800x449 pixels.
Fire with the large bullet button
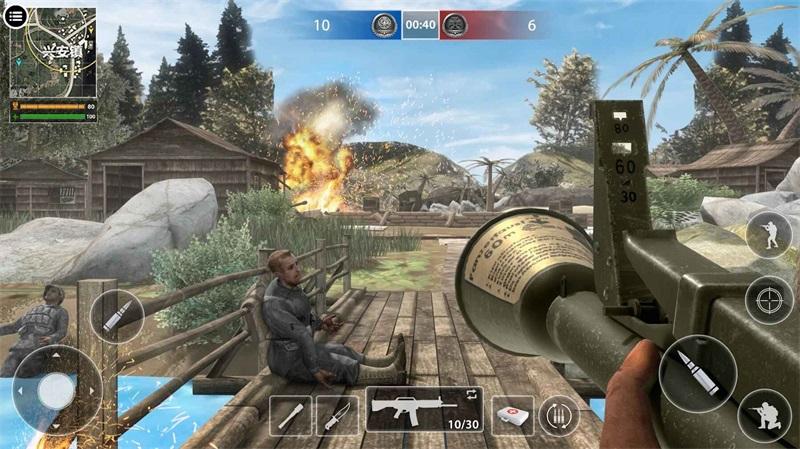pos(696,374)
